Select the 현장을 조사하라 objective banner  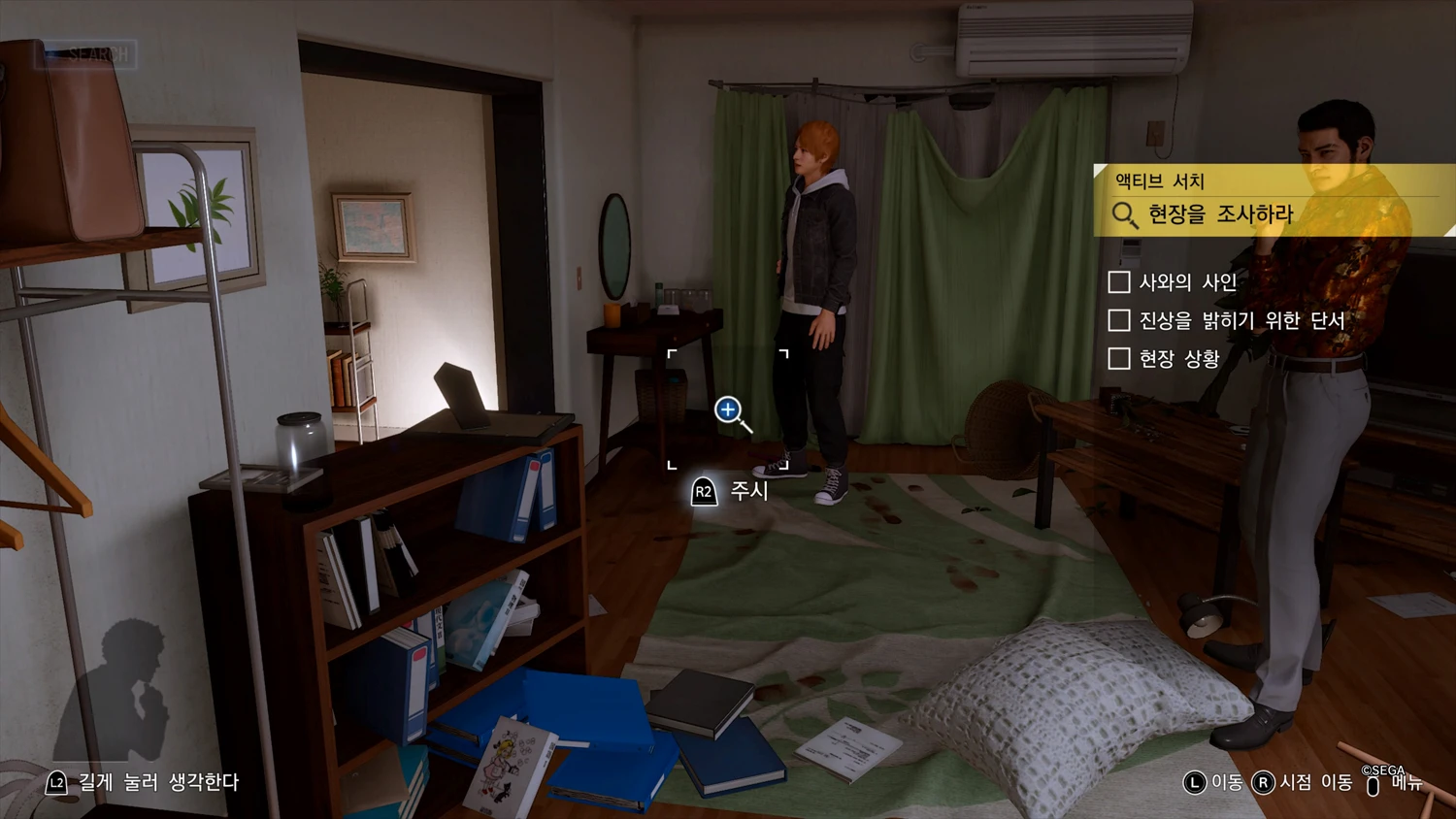tap(1220, 213)
